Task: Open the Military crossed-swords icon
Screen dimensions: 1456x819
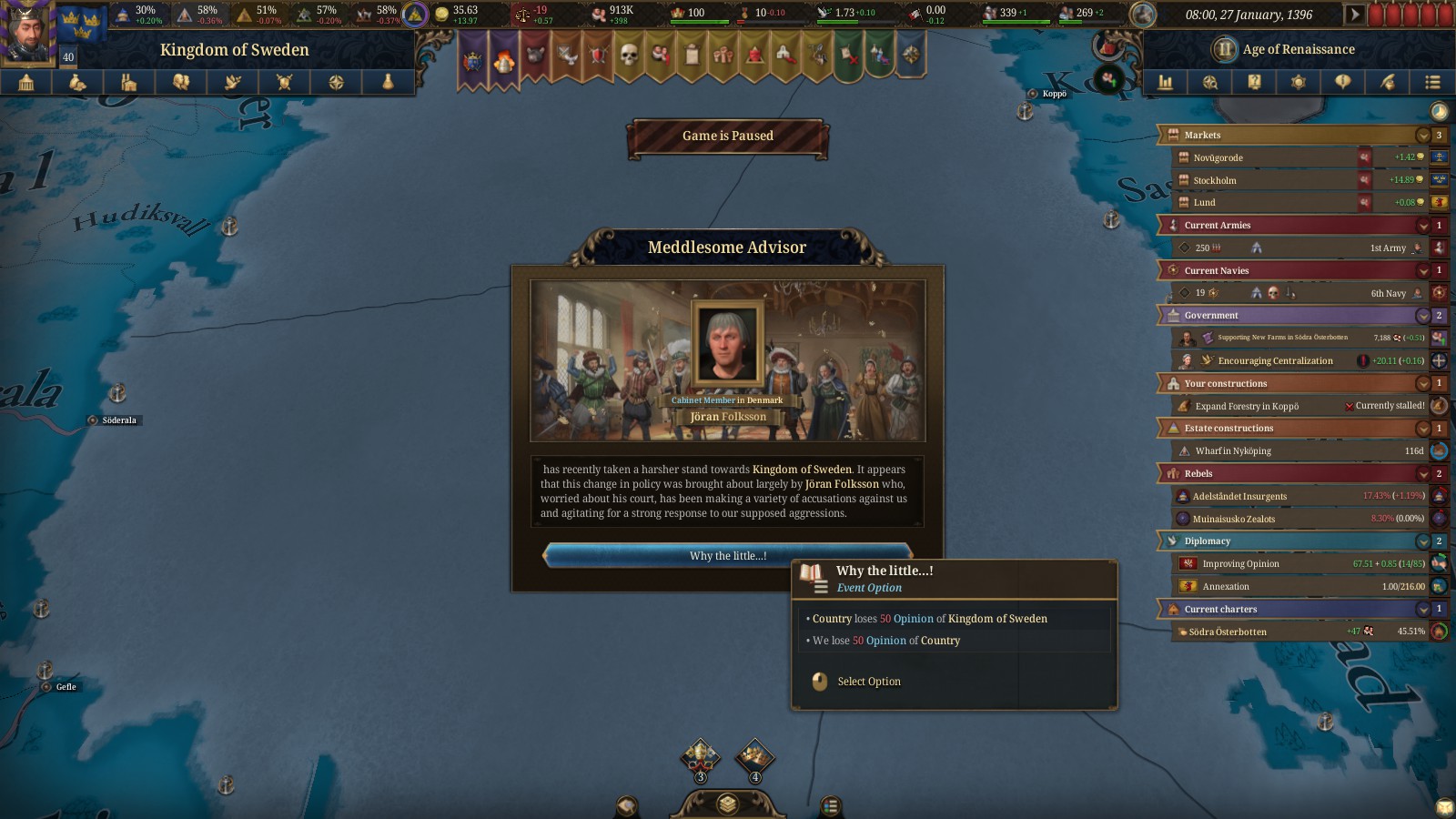Action: click(286, 82)
